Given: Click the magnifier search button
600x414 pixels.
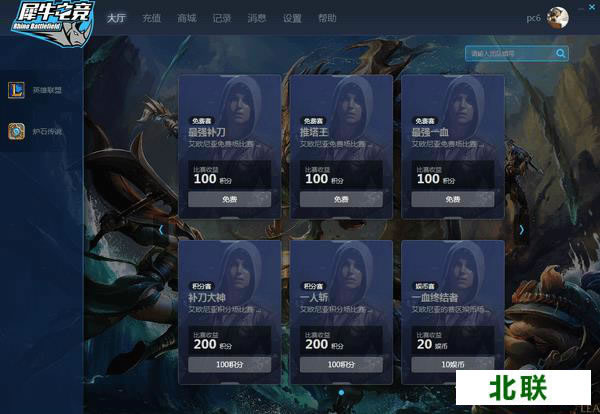Looking at the screenshot, I should click(561, 53).
